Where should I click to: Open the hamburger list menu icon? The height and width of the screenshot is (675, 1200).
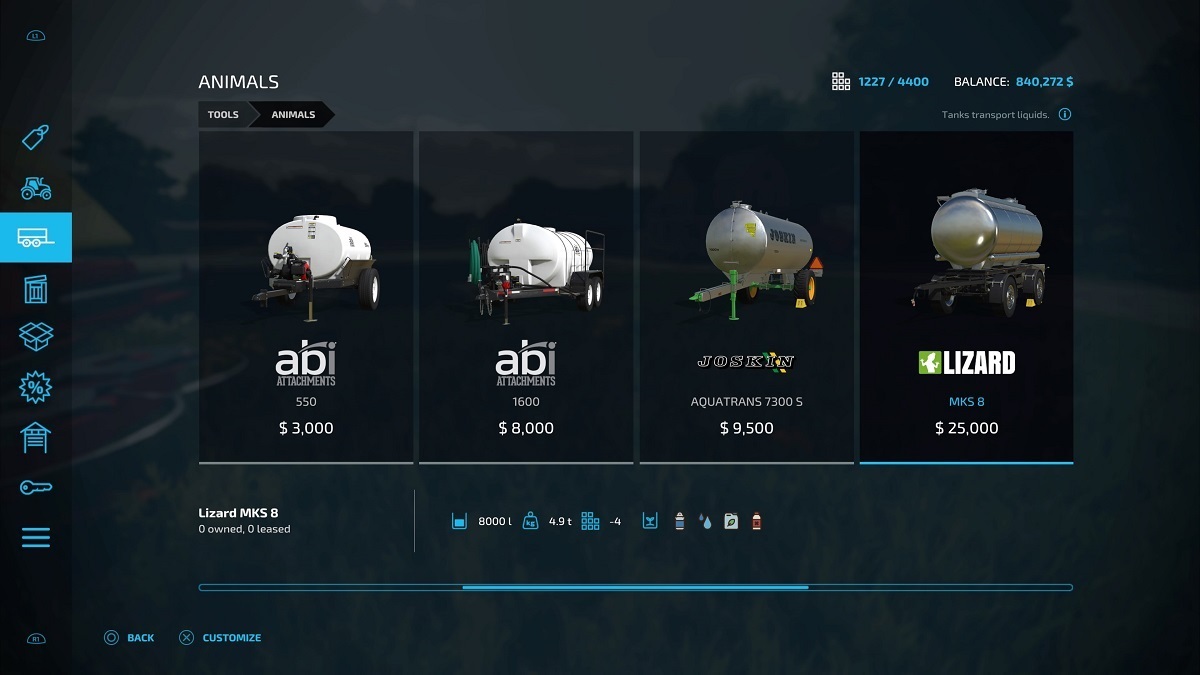tap(36, 537)
